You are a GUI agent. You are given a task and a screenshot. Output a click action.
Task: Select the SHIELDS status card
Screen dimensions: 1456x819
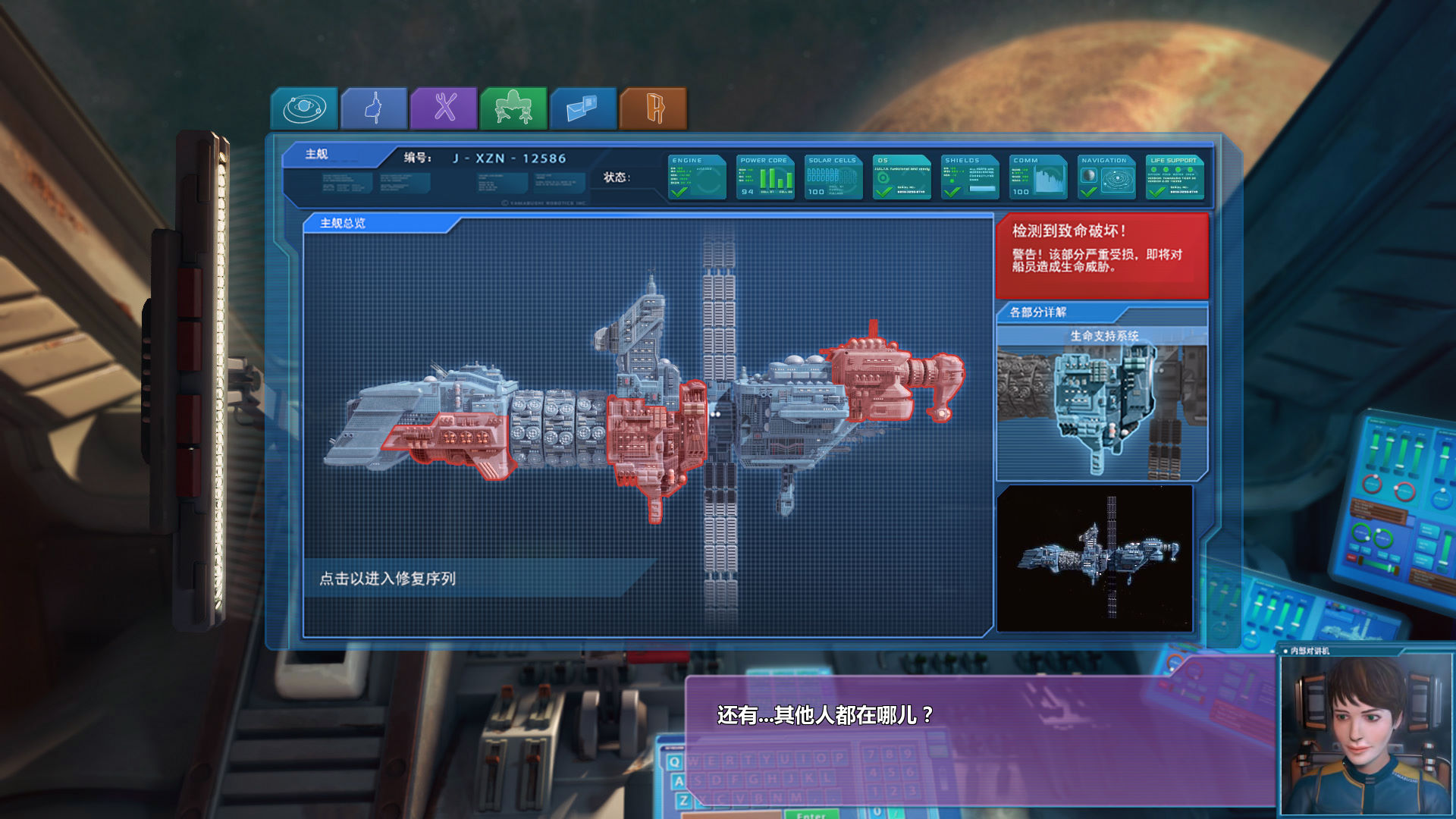969,177
